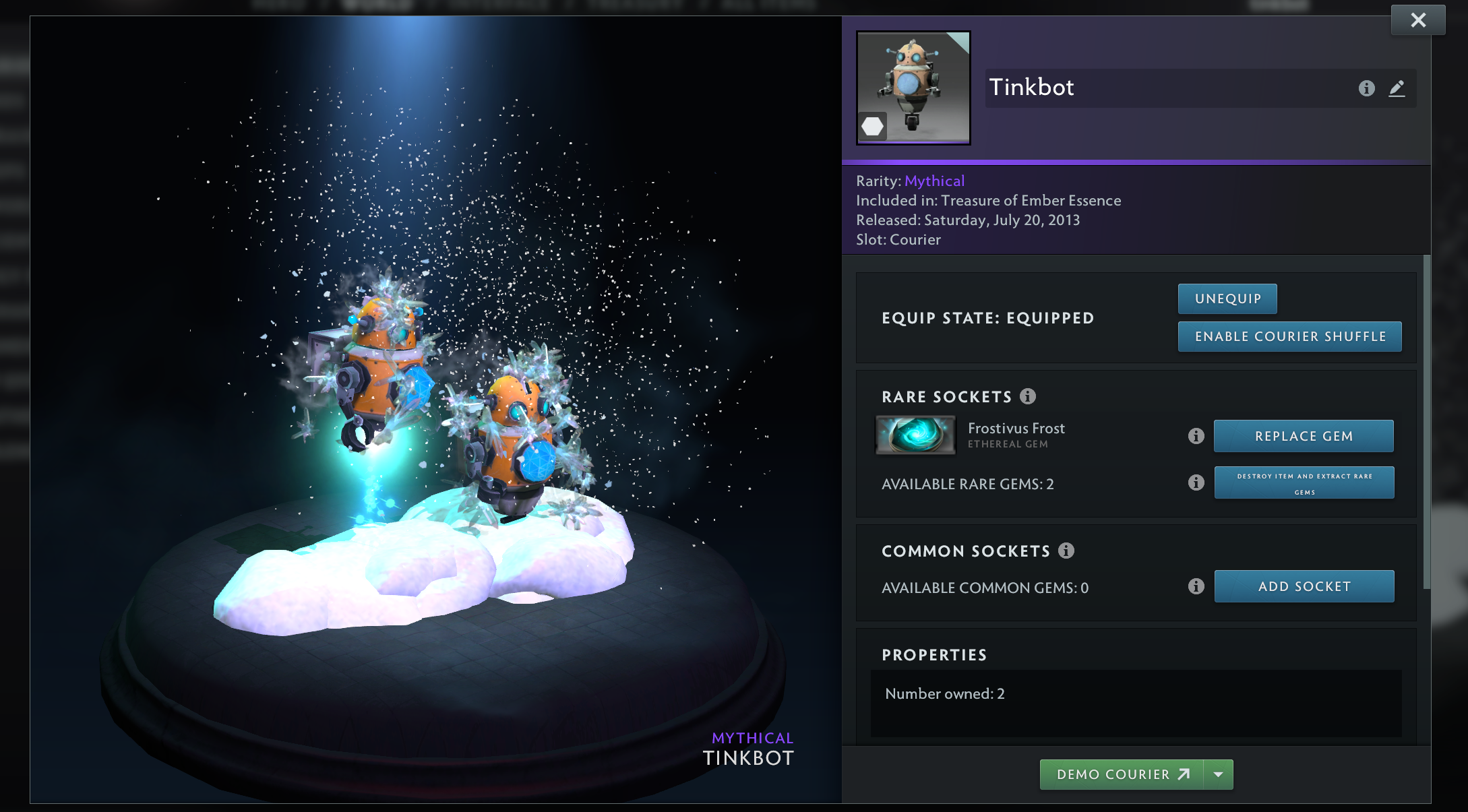Replace the Frostivus Frost gem

pyautogui.click(x=1304, y=436)
